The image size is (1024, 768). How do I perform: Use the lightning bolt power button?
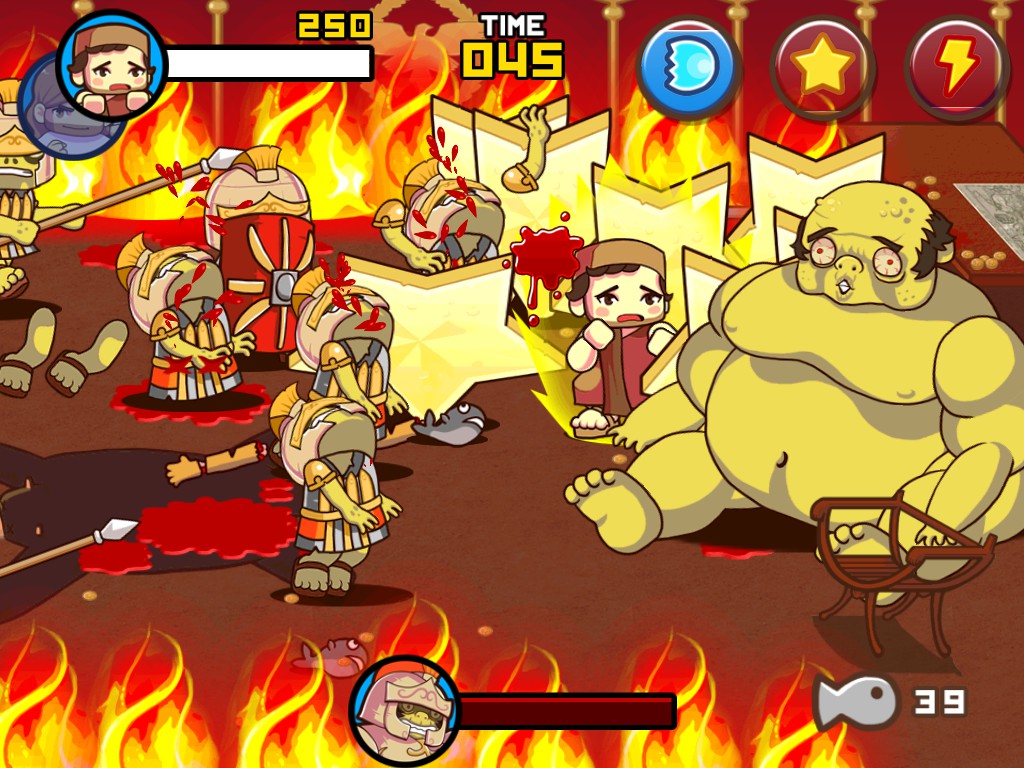coord(956,66)
